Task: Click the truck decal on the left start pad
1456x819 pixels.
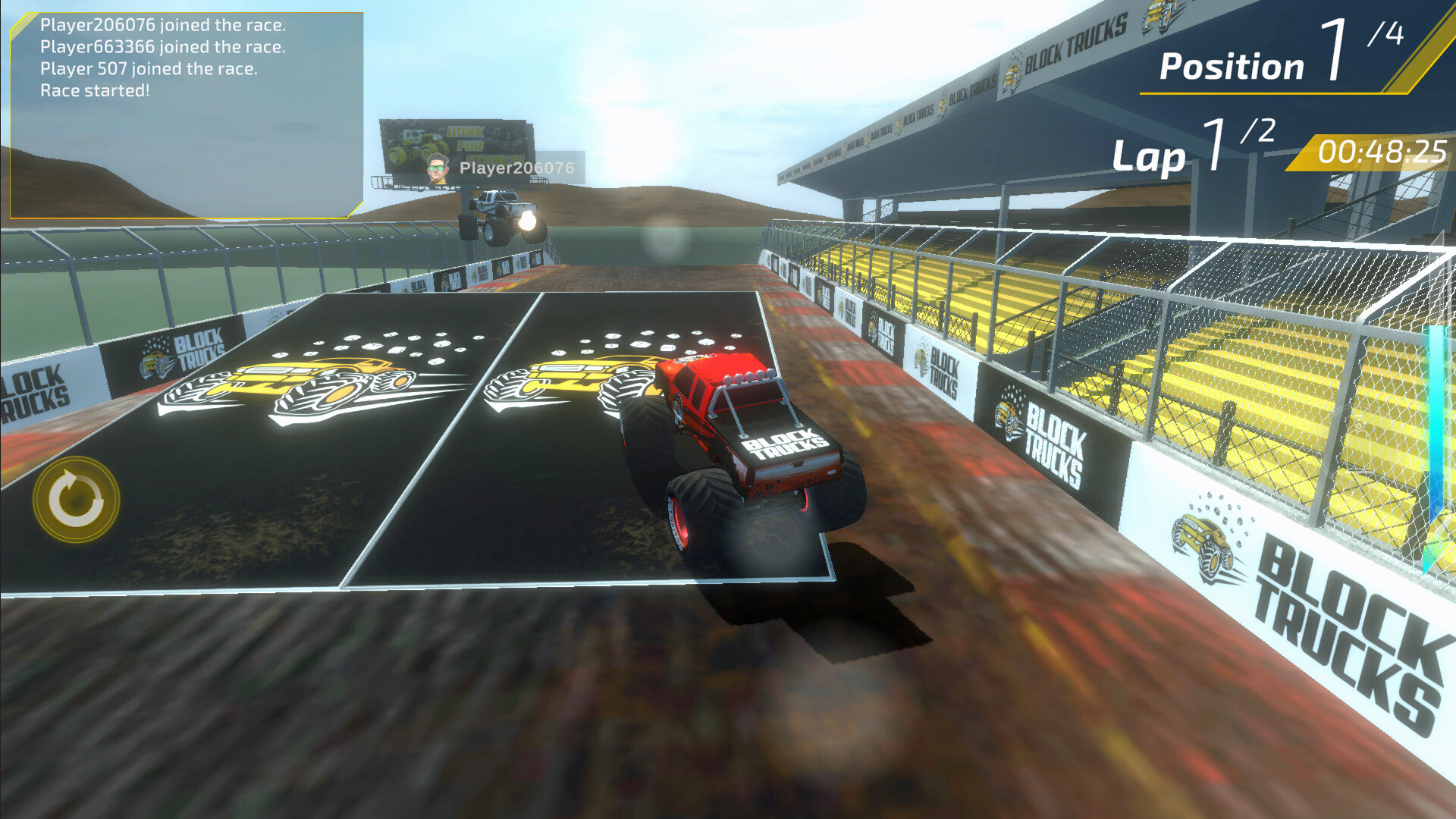Action: [296, 387]
